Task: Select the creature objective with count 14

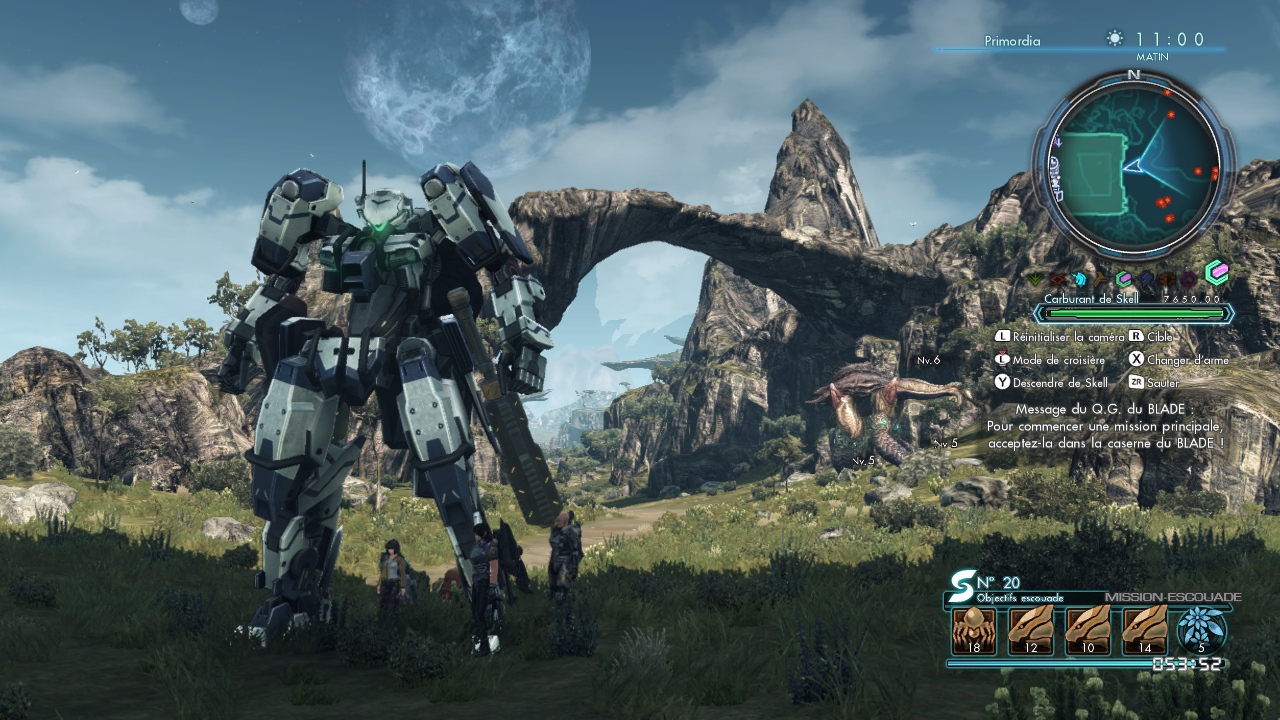Action: coord(1144,630)
